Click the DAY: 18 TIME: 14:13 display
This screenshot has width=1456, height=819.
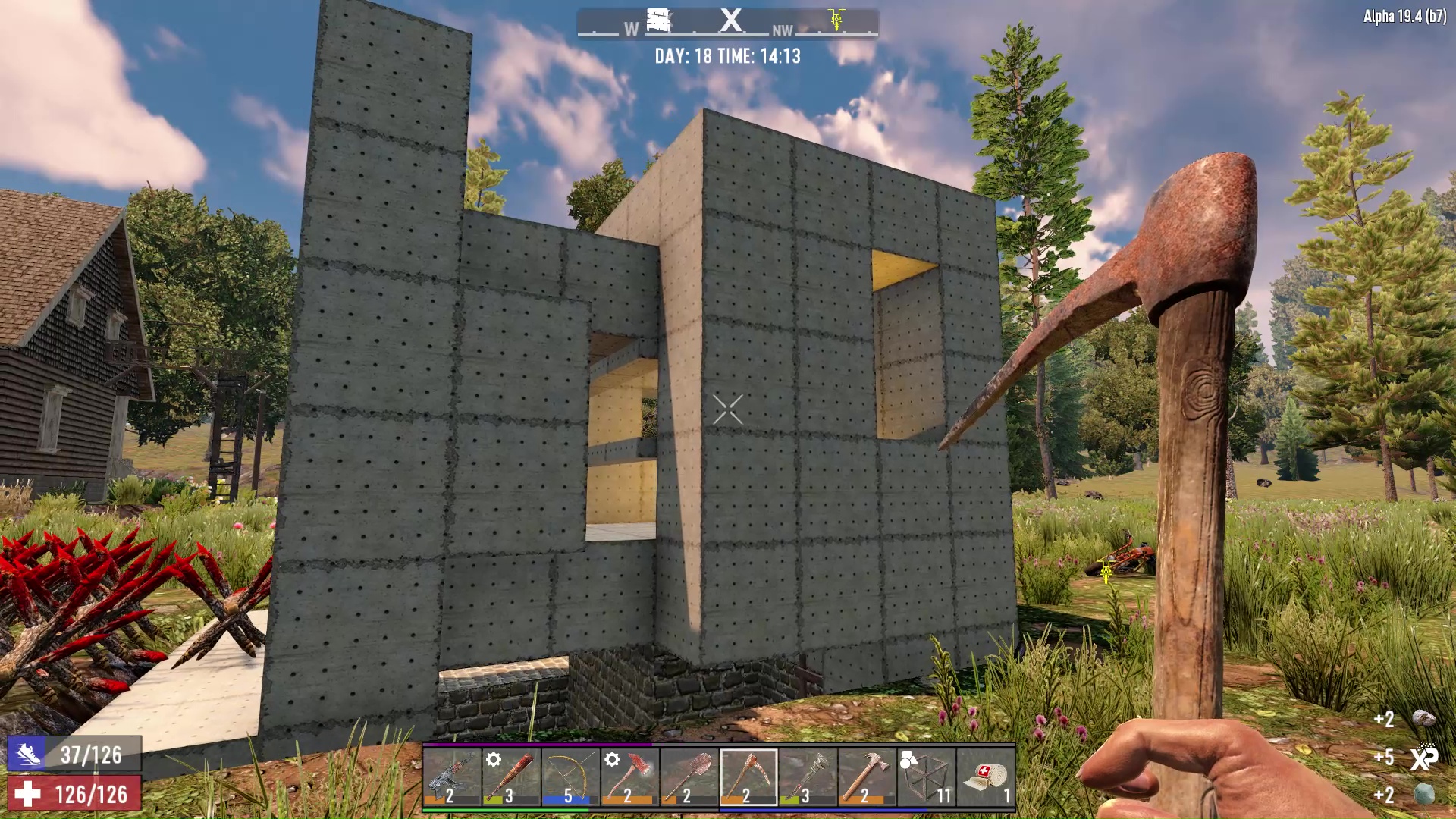[726, 56]
